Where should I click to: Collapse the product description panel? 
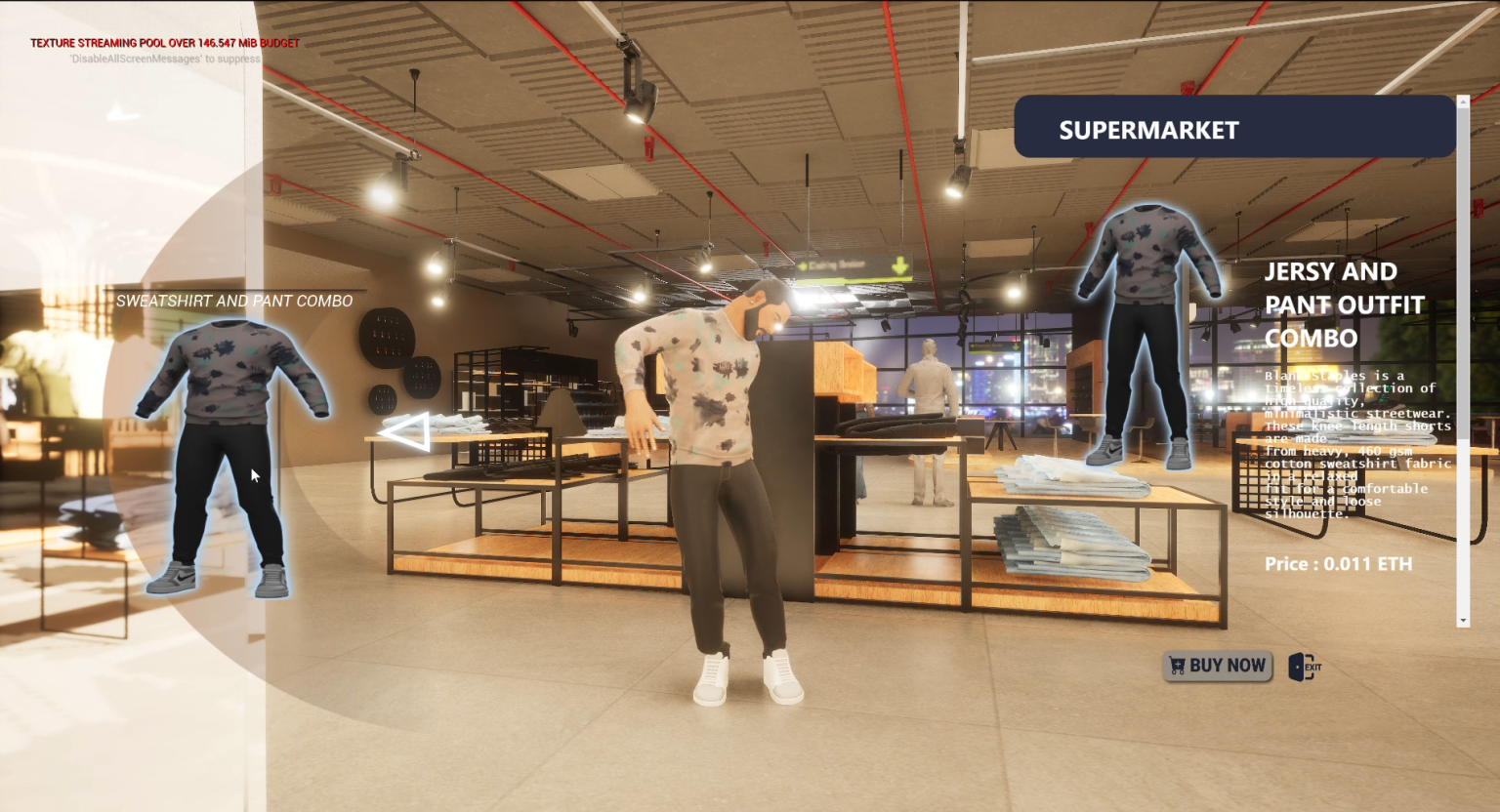(x=1464, y=101)
